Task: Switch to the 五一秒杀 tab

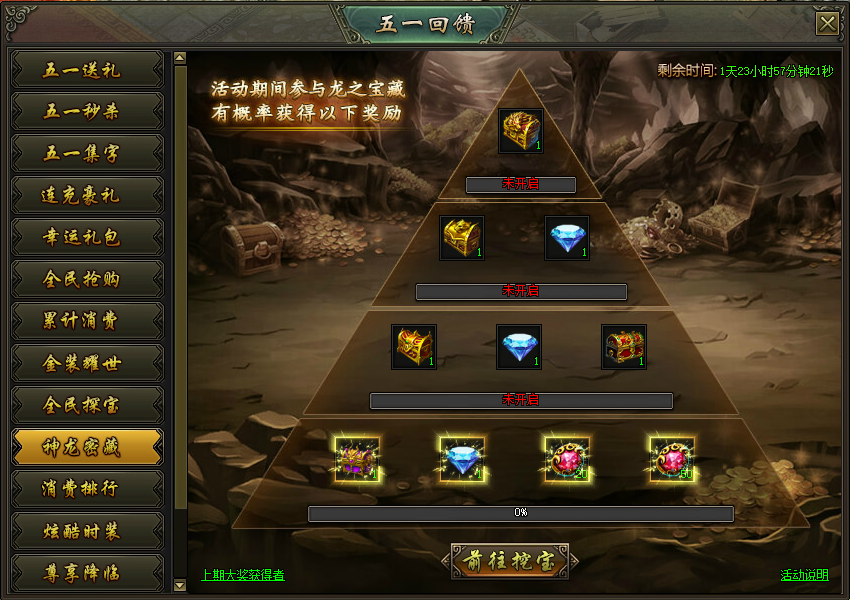Action: coord(87,111)
